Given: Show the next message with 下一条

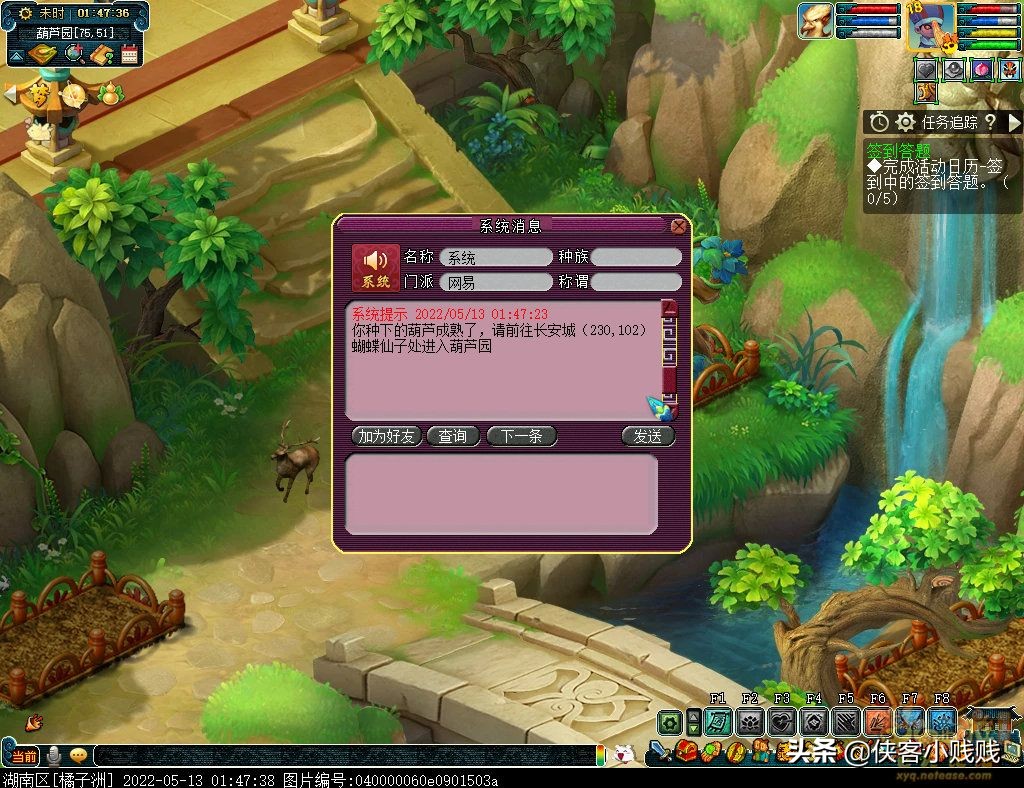Looking at the screenshot, I should point(521,437).
